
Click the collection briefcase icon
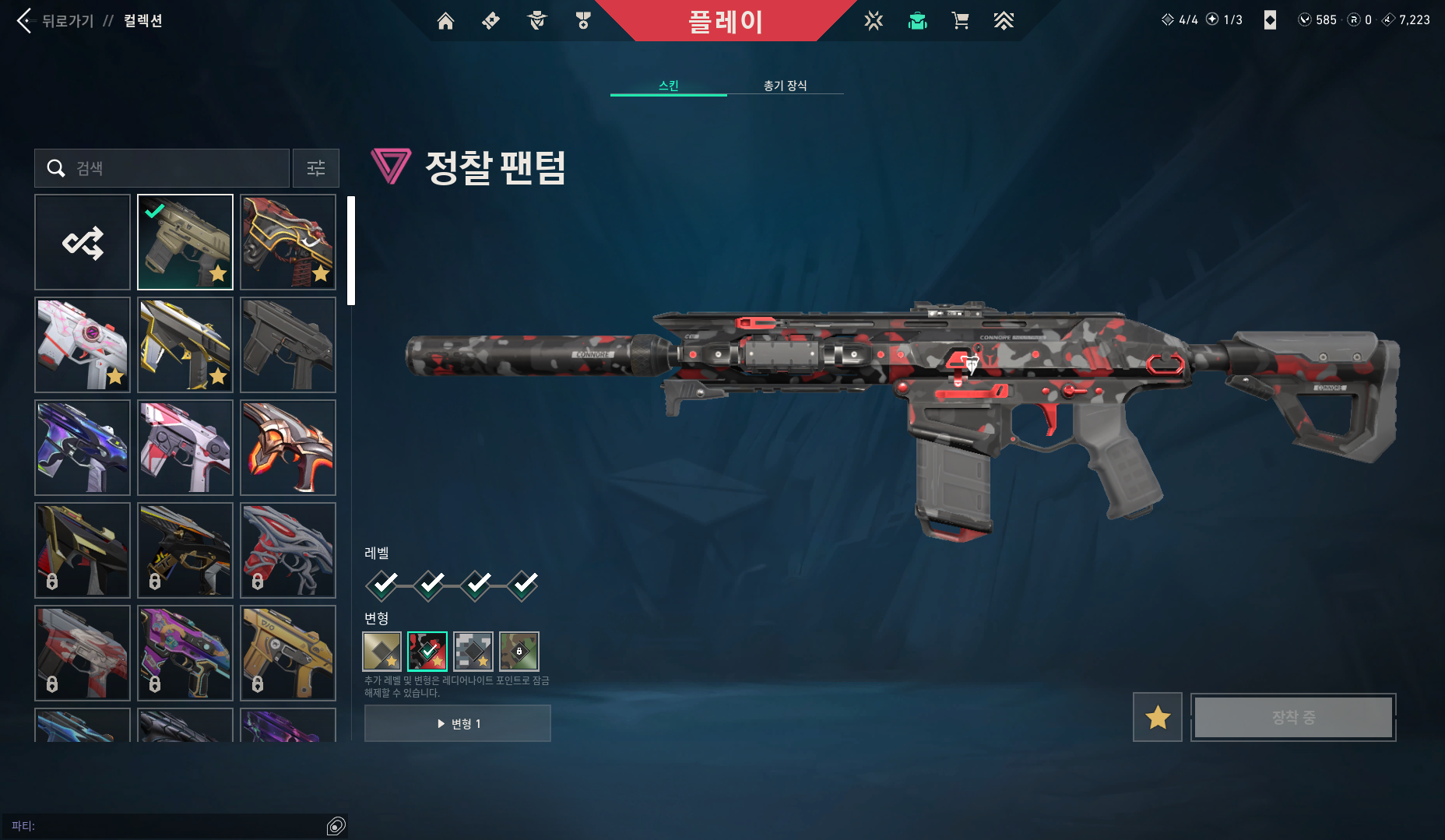point(917,21)
